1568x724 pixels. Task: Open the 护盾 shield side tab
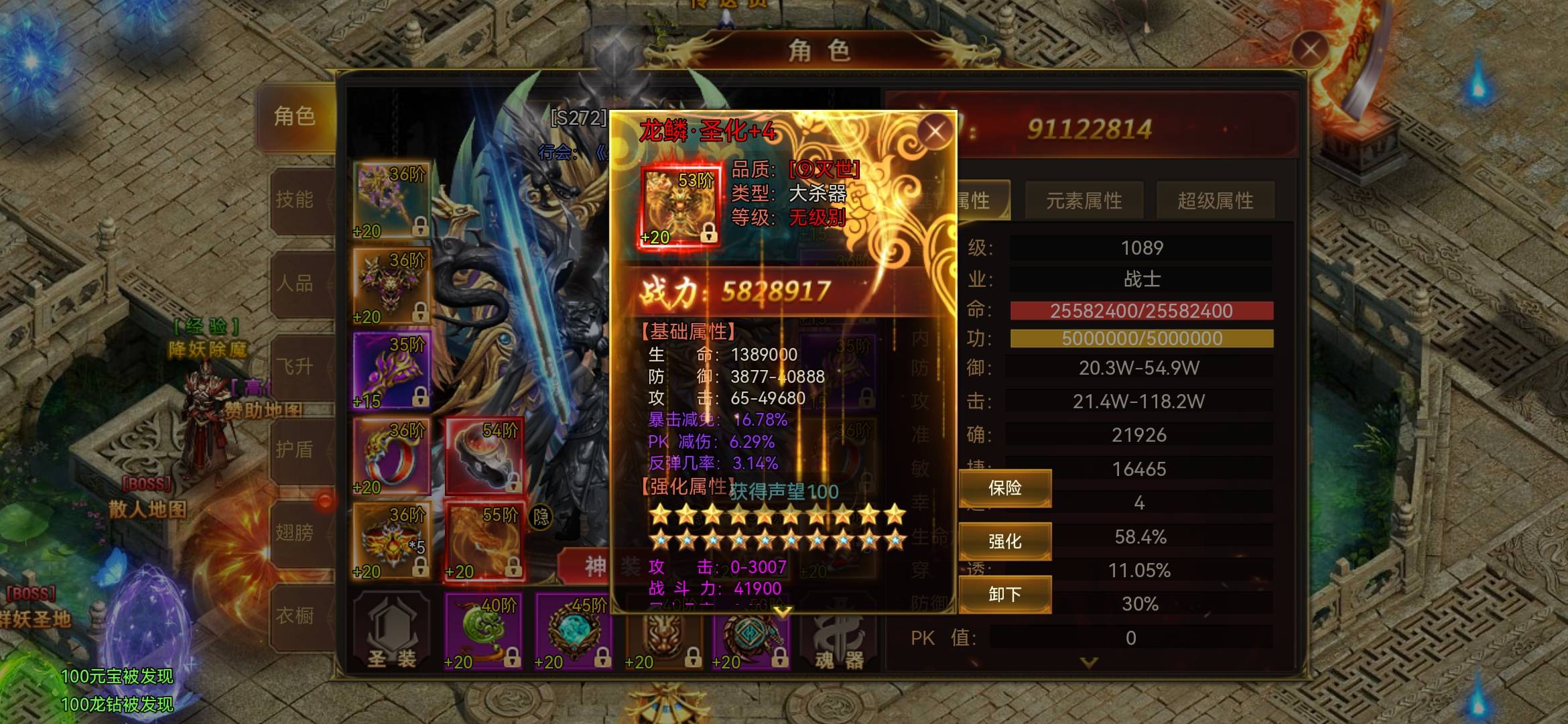[295, 449]
